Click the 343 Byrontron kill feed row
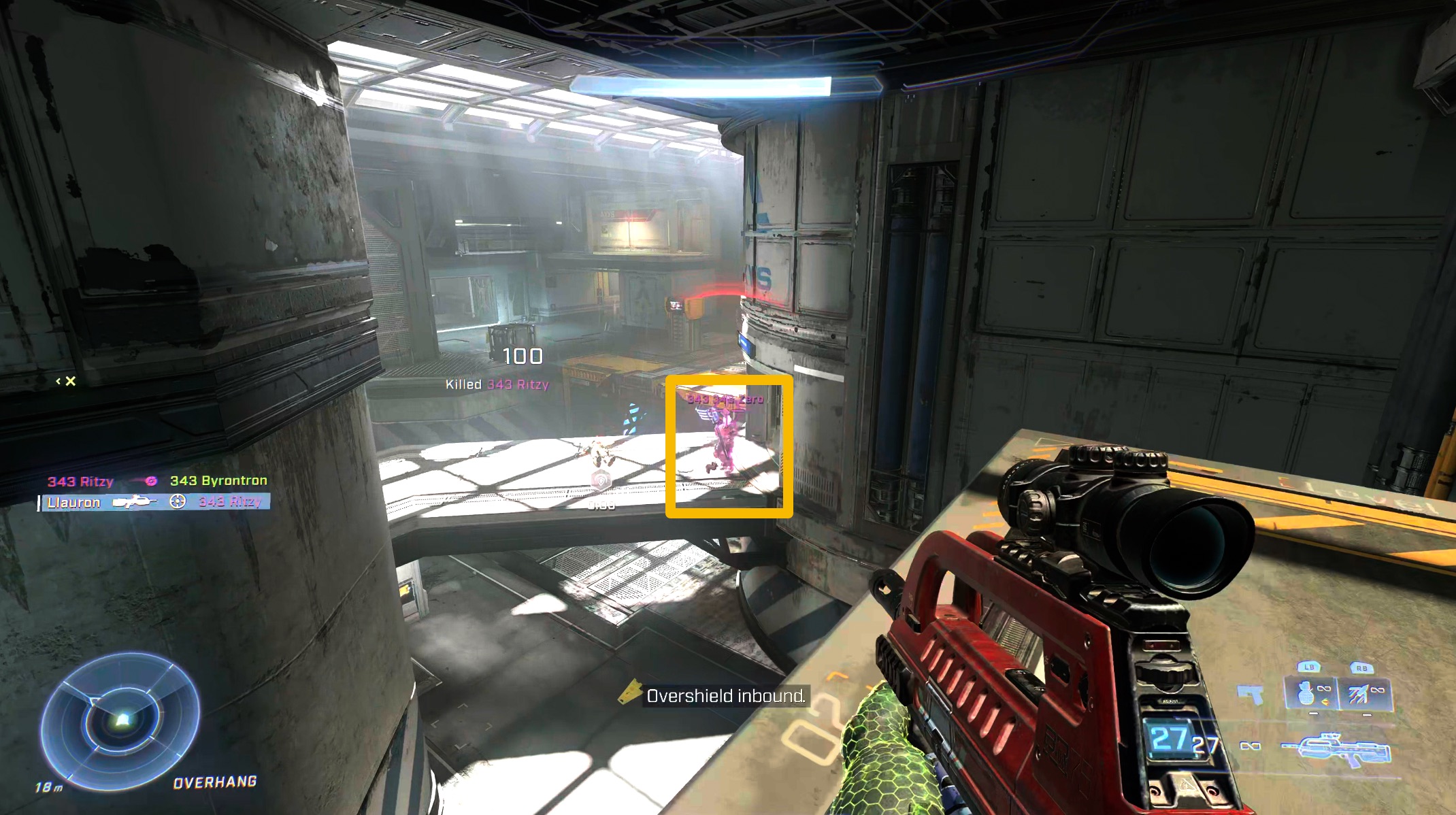 (157, 481)
